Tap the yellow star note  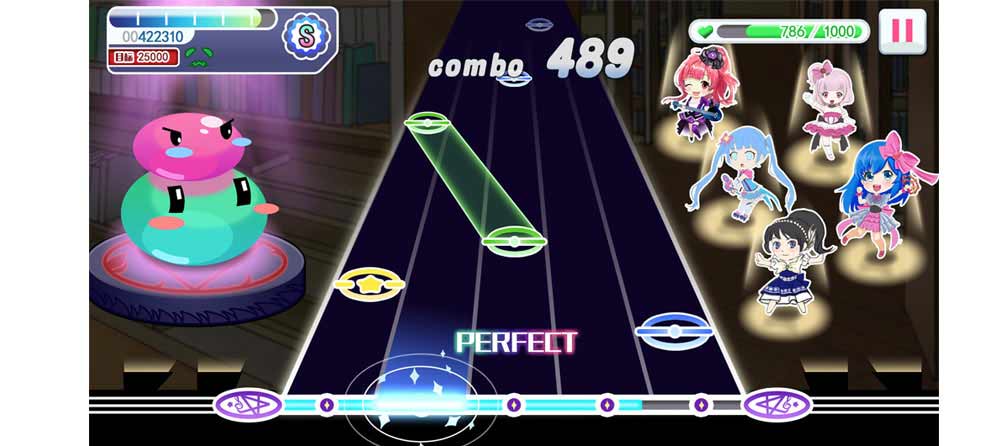[369, 283]
